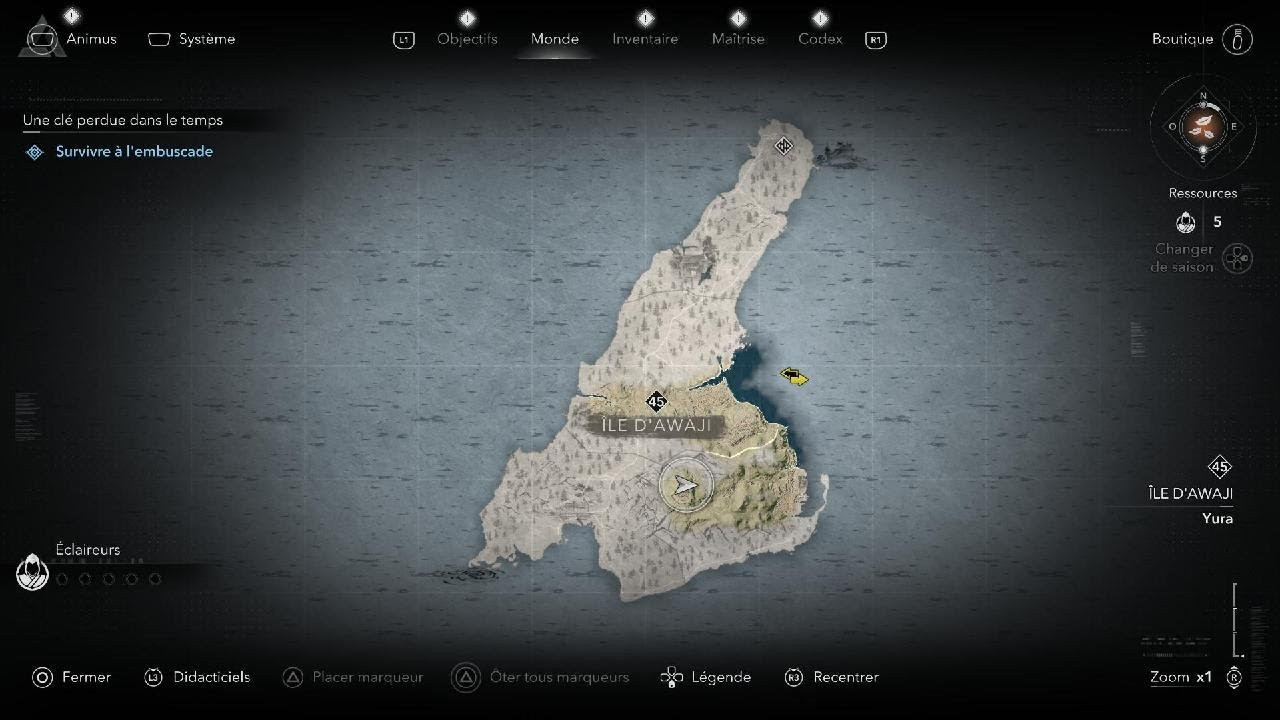This screenshot has height=720, width=1280.
Task: Click the Éclaireurs scouts icon
Action: (x=33, y=573)
